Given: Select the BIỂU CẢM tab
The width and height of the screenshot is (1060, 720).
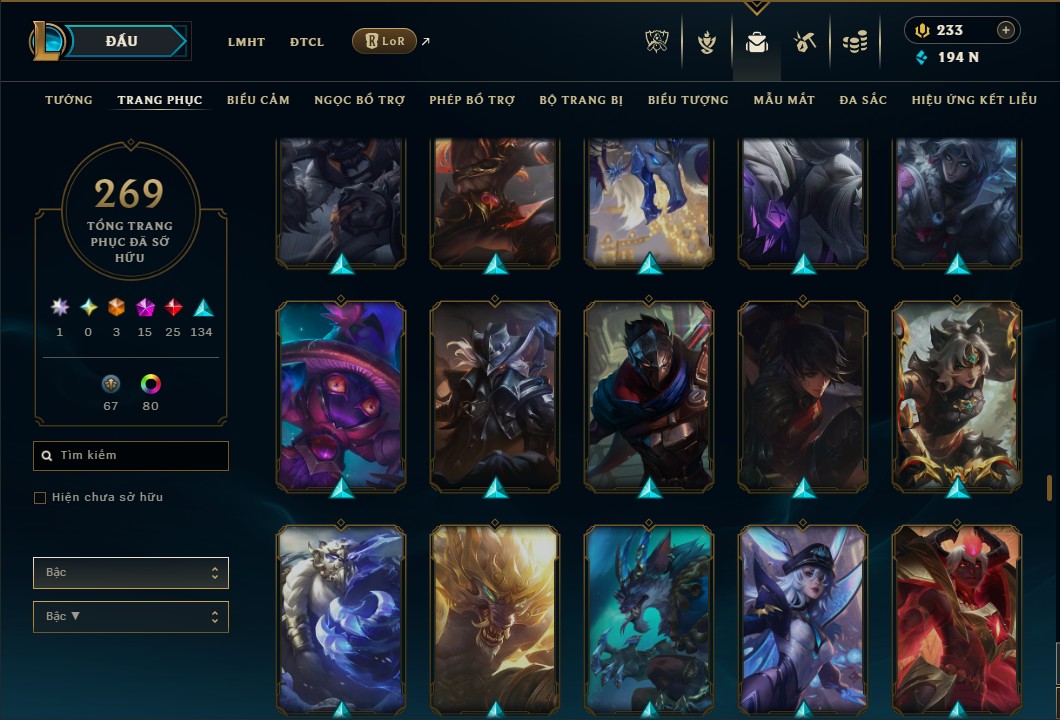Looking at the screenshot, I should (258, 100).
